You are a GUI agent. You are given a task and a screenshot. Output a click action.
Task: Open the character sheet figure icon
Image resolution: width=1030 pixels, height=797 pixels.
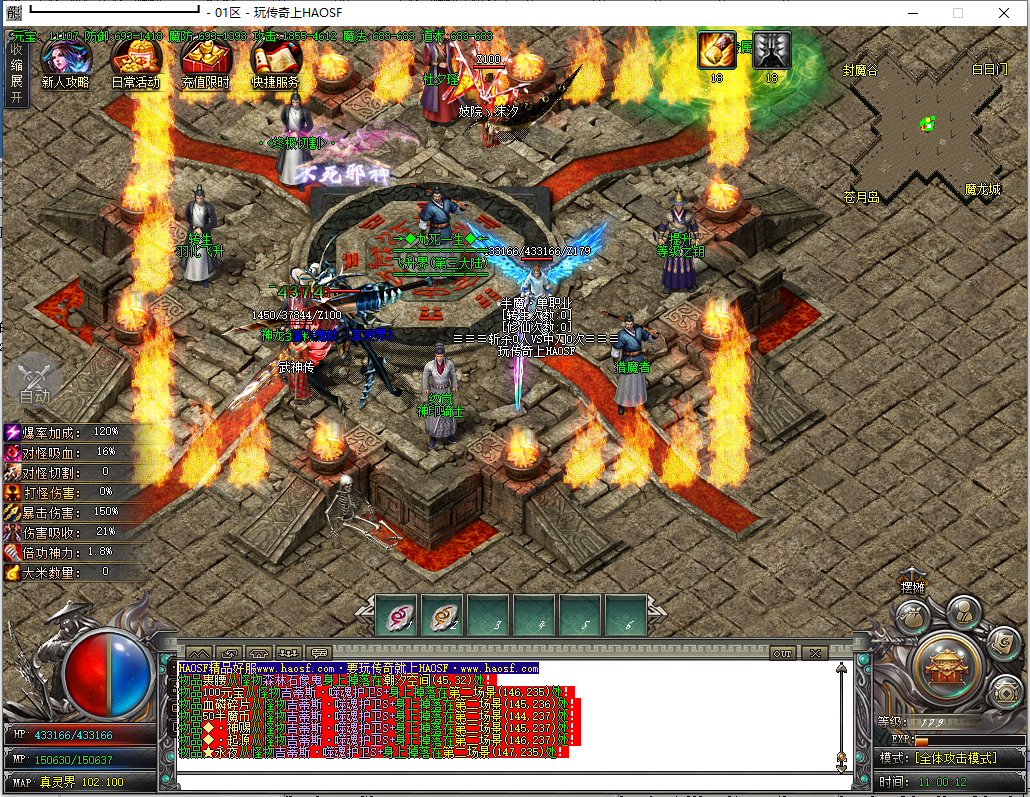click(963, 610)
